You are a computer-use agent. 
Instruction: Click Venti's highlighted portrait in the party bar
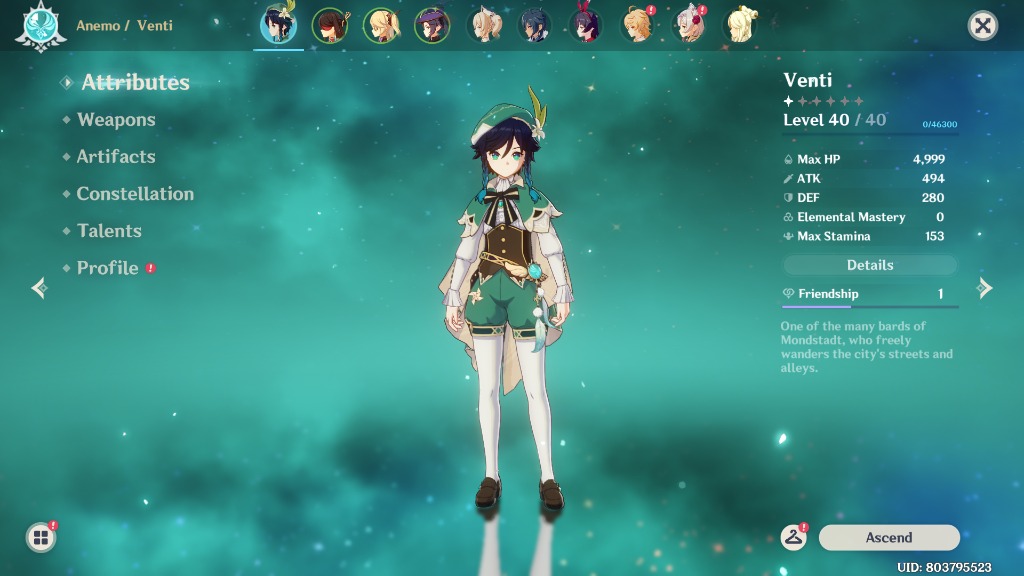pos(278,26)
